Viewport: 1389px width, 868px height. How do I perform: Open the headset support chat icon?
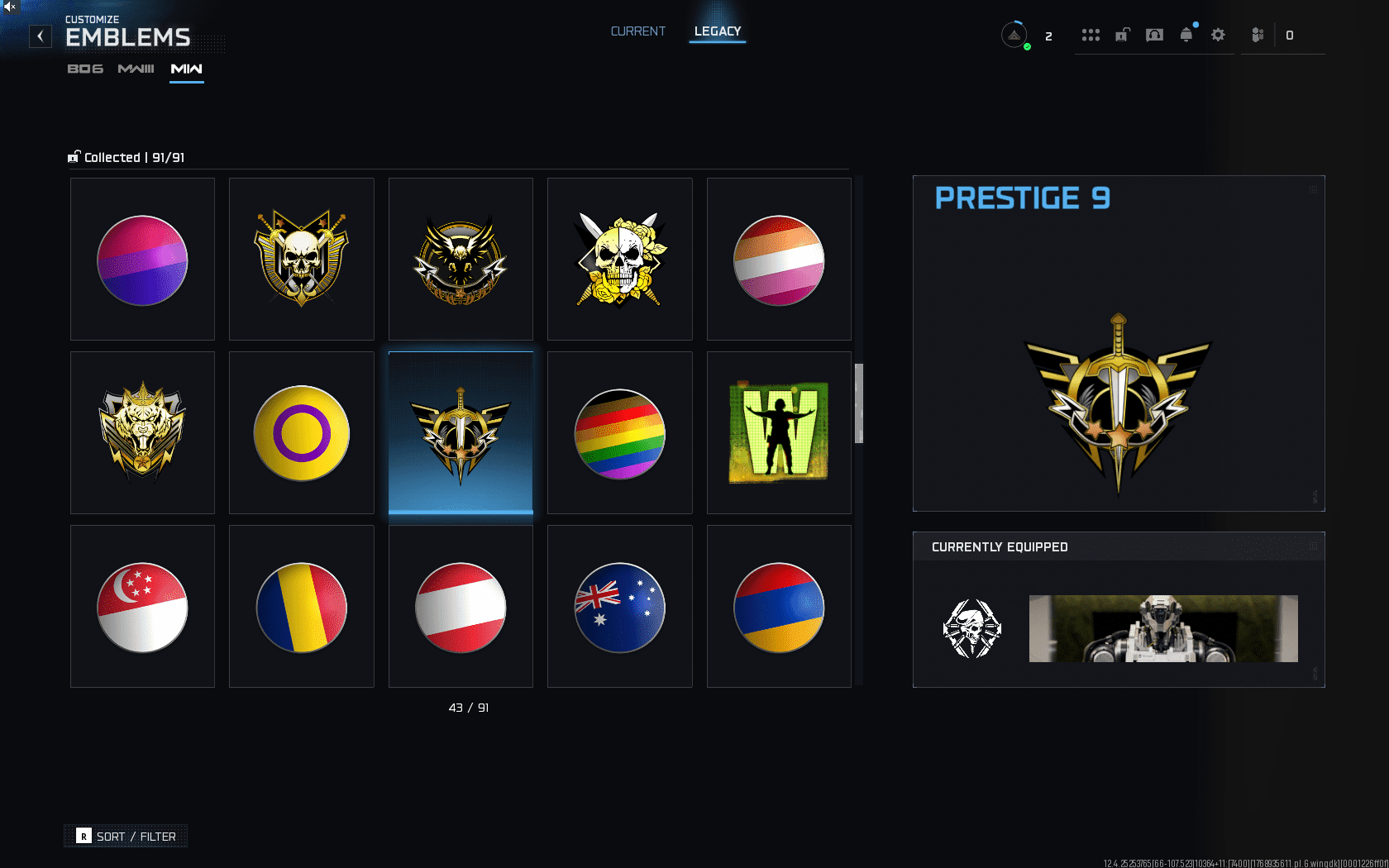coord(1154,35)
